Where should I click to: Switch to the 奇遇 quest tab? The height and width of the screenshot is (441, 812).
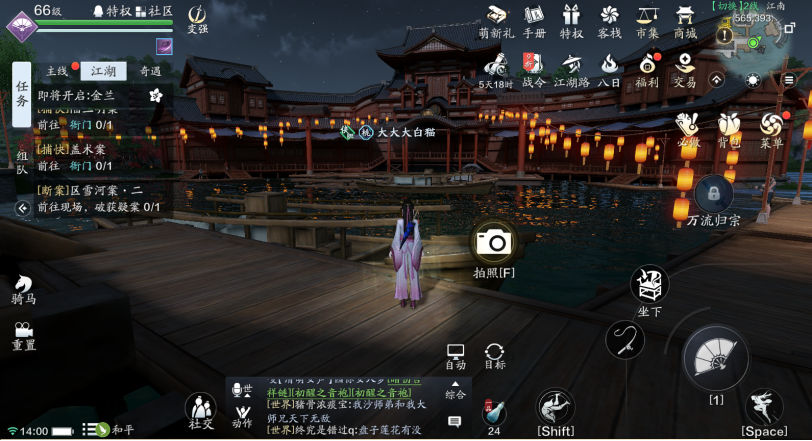pos(150,71)
